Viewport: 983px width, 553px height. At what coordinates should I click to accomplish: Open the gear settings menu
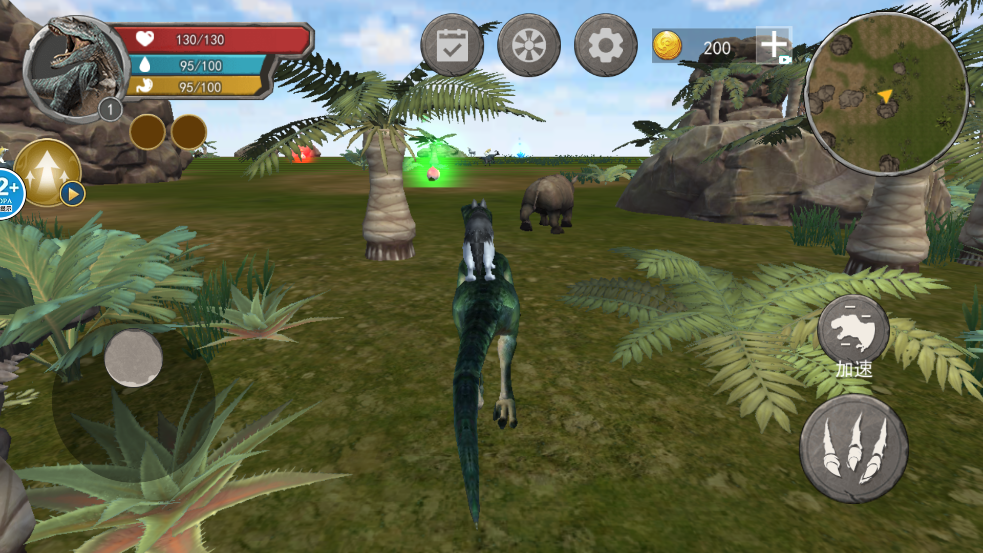click(x=605, y=45)
